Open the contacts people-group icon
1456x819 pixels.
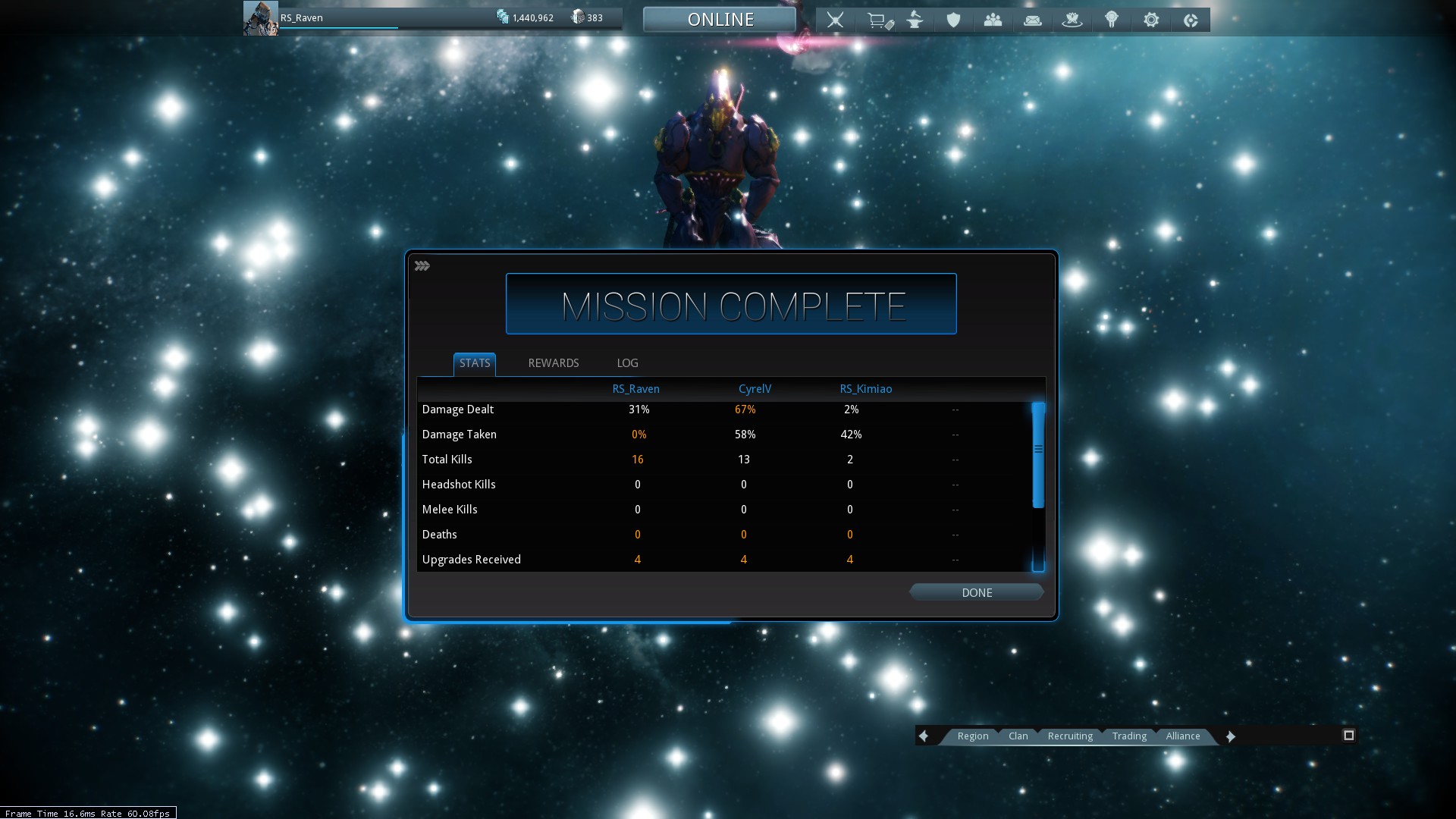pyautogui.click(x=993, y=20)
